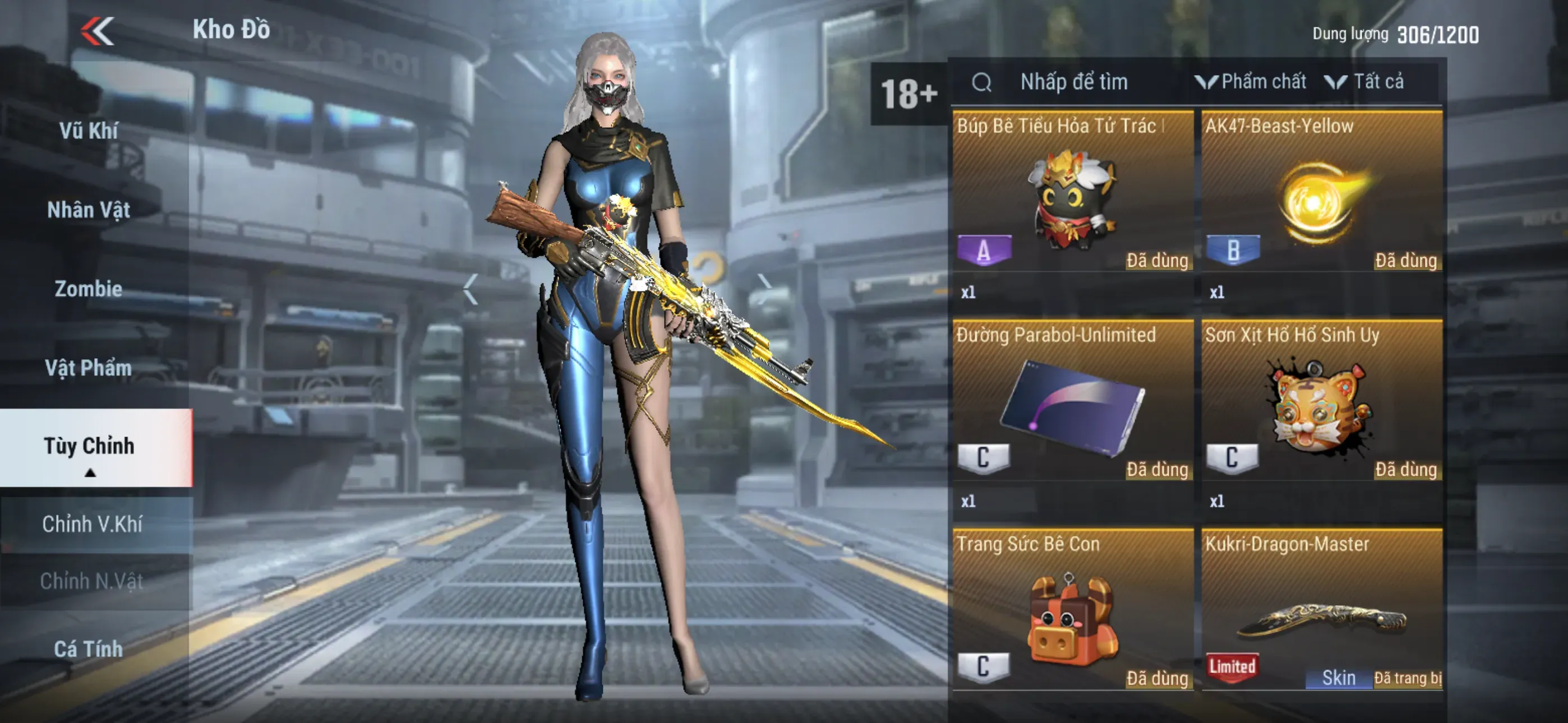
Task: Rotate character with the left arrow
Action: tap(470, 289)
